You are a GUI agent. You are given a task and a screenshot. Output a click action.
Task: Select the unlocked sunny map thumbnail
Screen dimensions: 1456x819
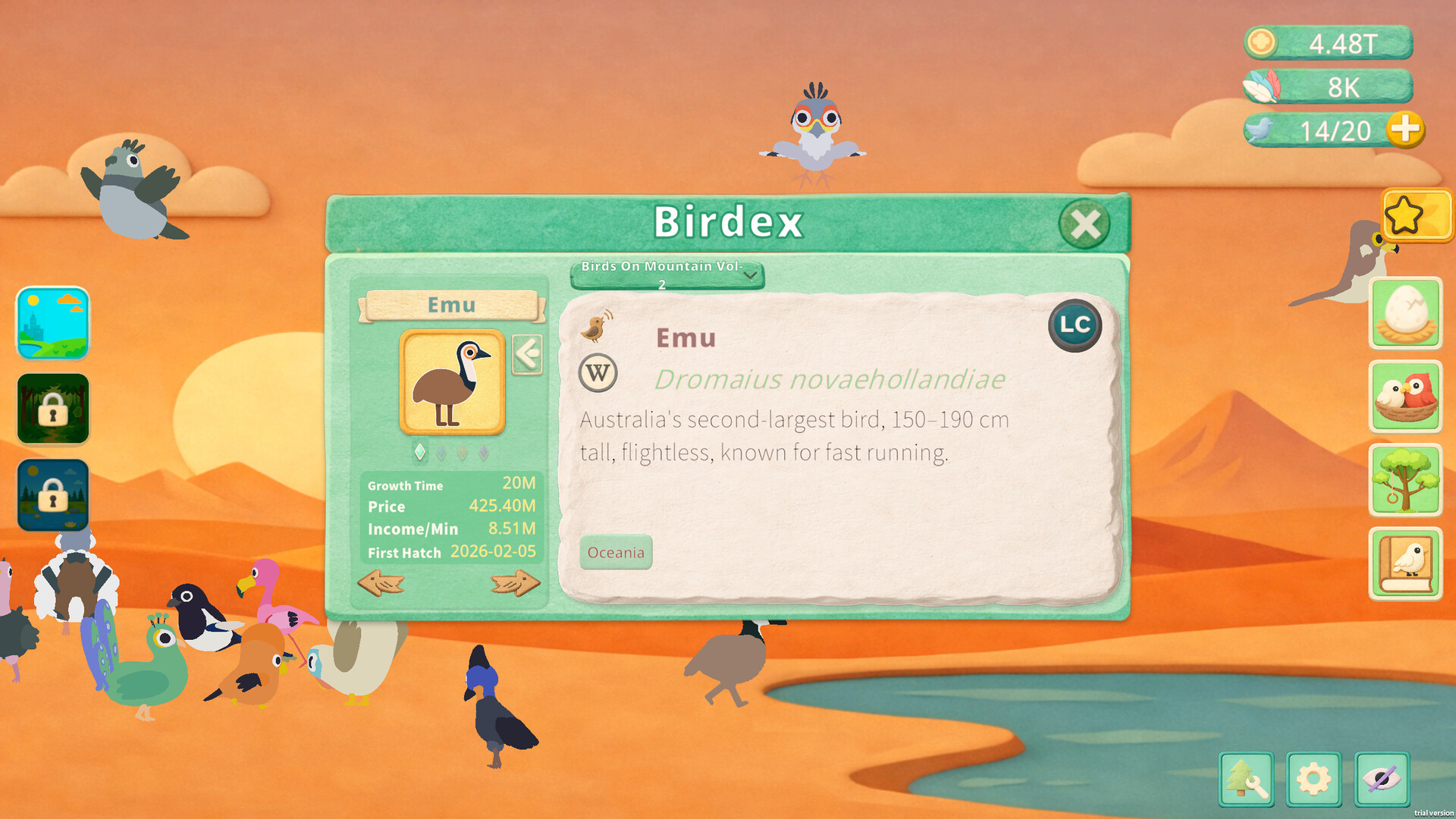52,325
